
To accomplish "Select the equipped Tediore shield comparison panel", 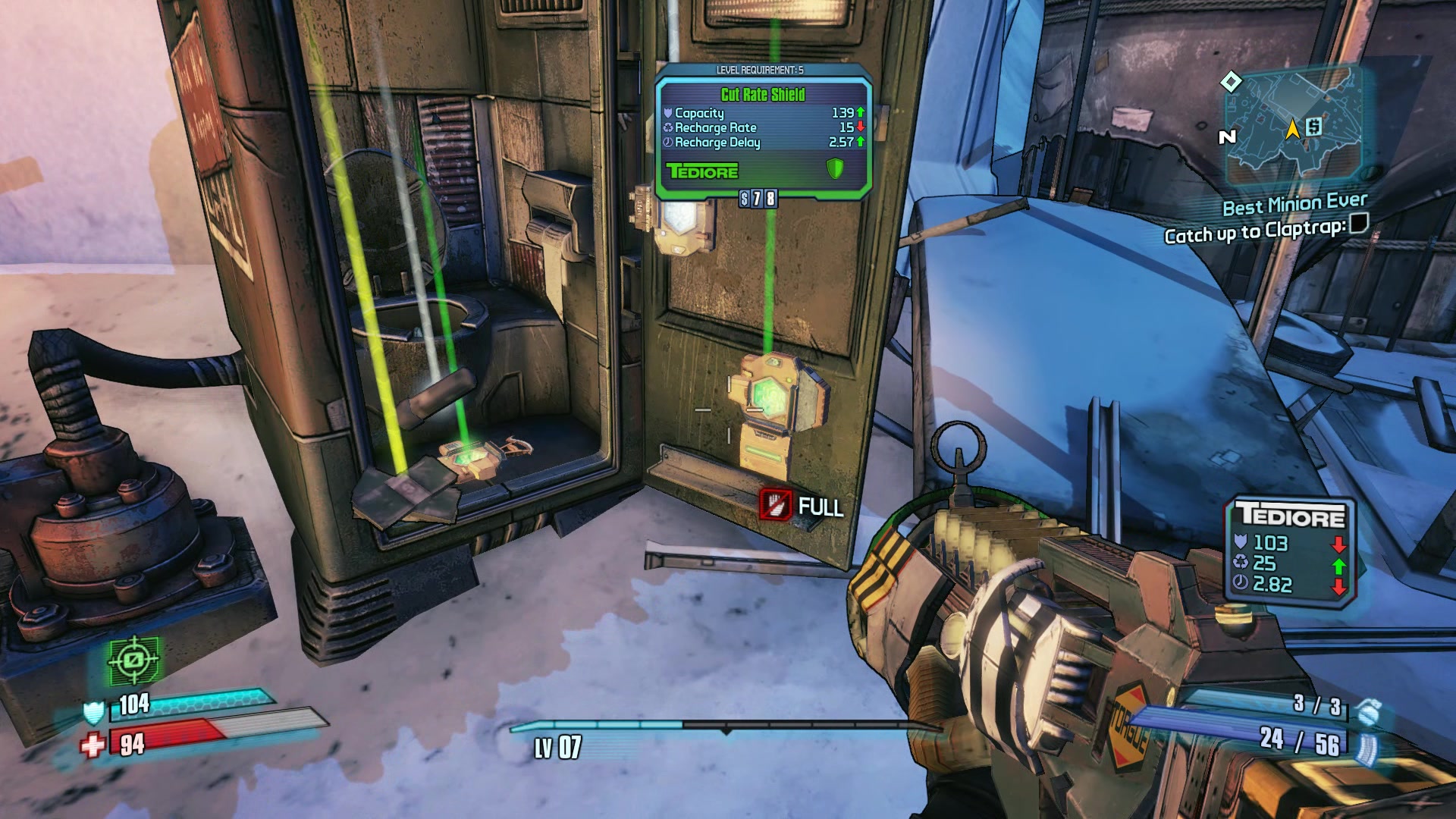I will [x=1290, y=551].
